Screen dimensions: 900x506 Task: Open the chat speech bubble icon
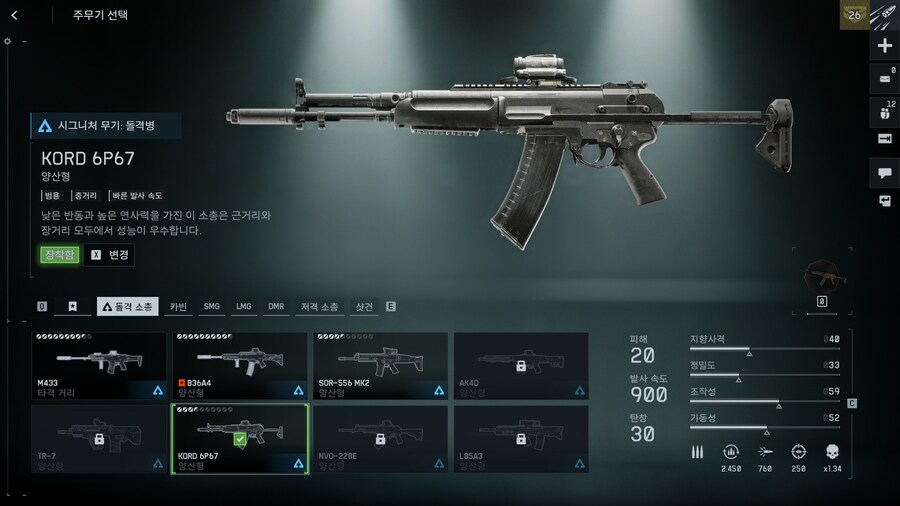point(884,173)
